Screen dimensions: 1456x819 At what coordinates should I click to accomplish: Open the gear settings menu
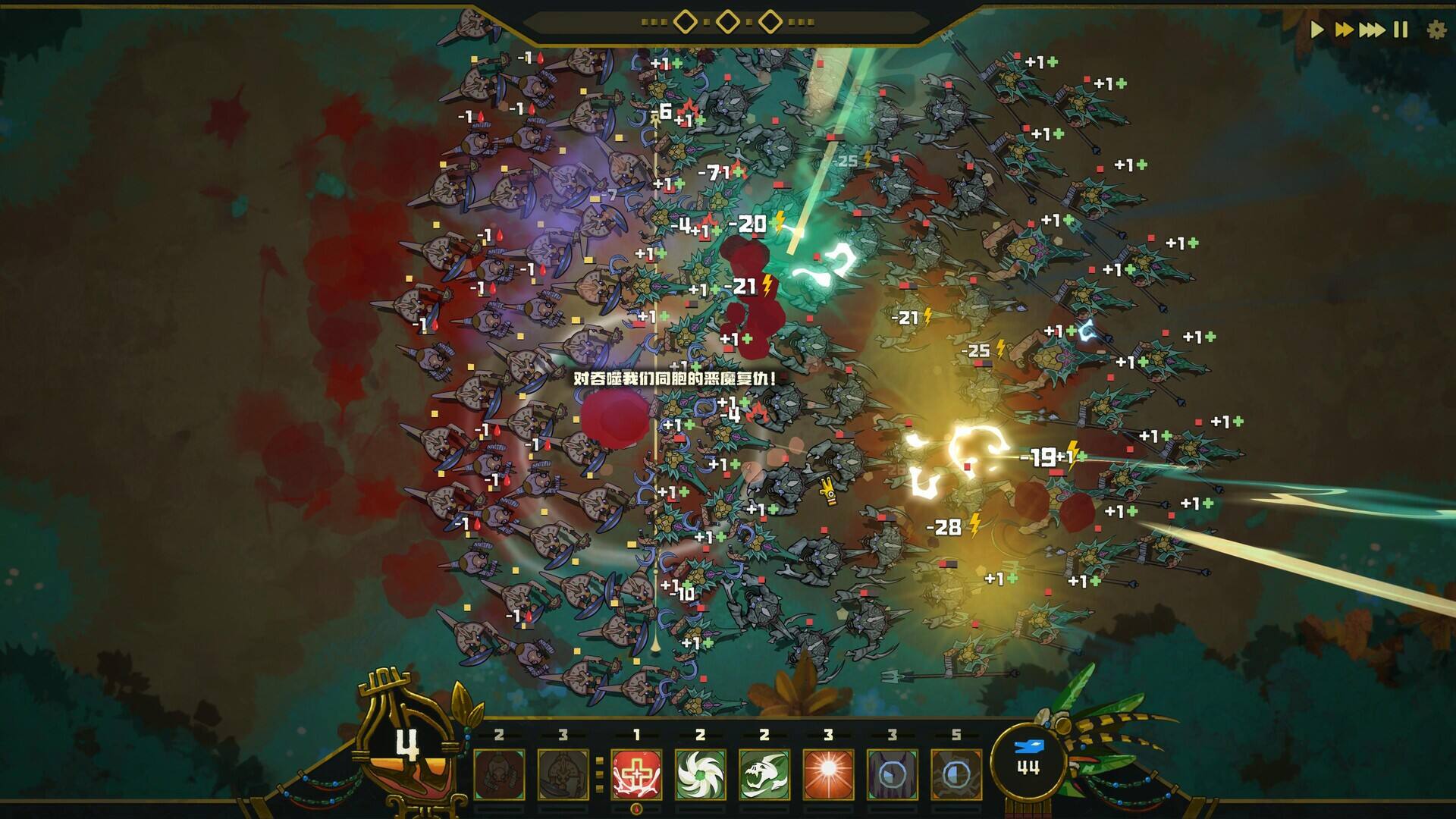(1436, 30)
